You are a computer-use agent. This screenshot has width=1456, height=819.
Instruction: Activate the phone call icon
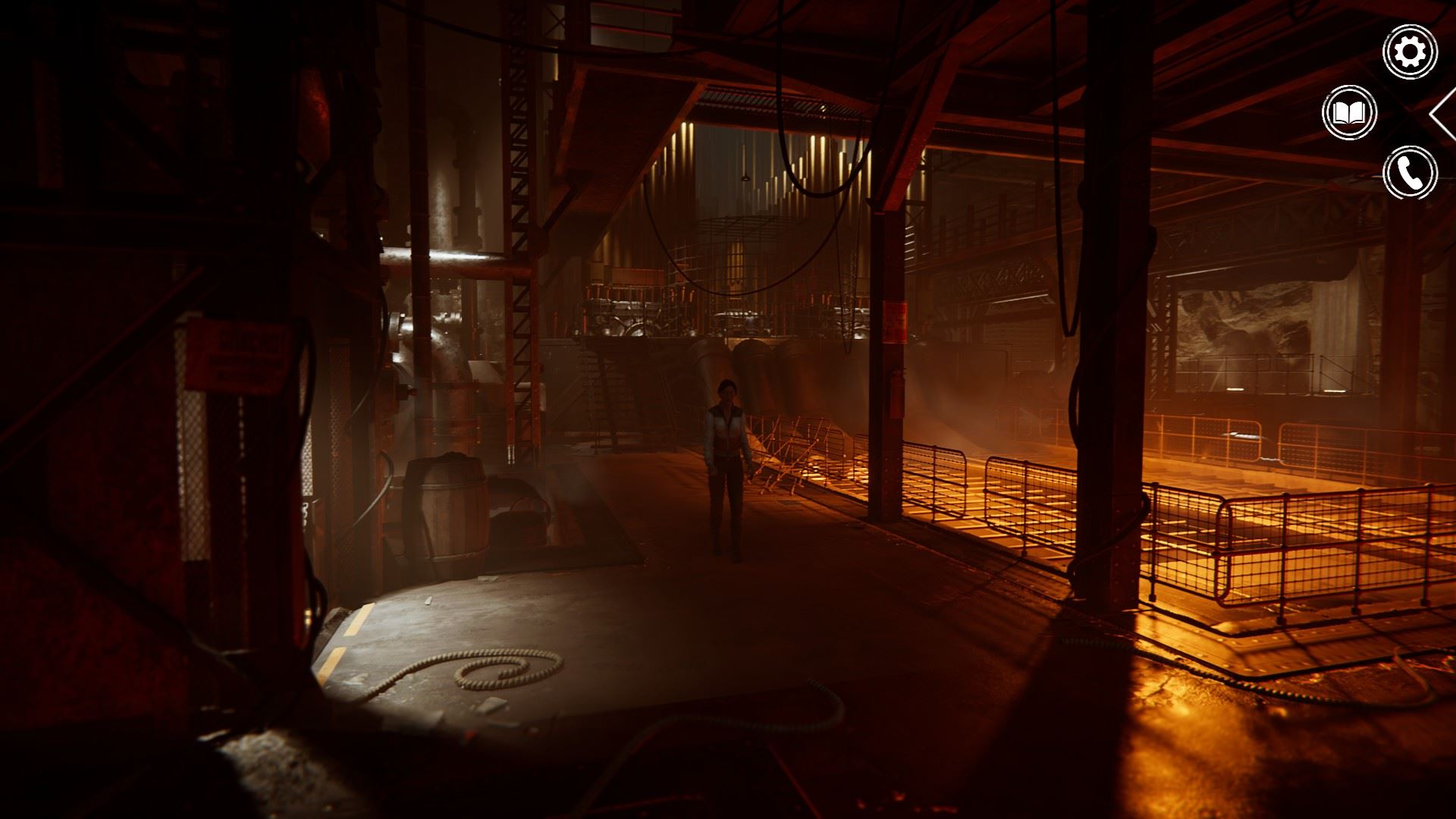coord(1410,173)
